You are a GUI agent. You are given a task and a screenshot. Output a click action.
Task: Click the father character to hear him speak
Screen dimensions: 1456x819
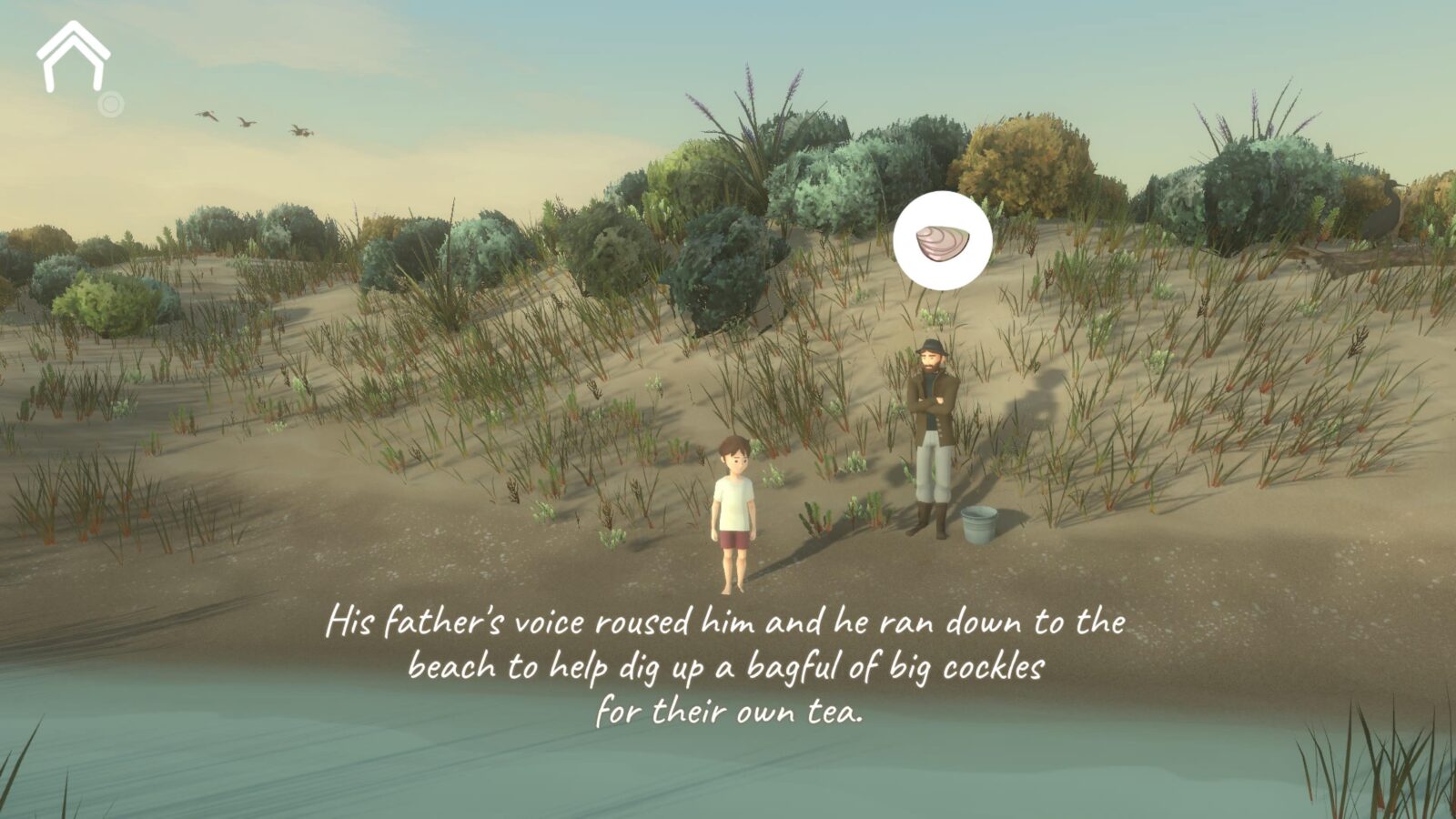933,428
